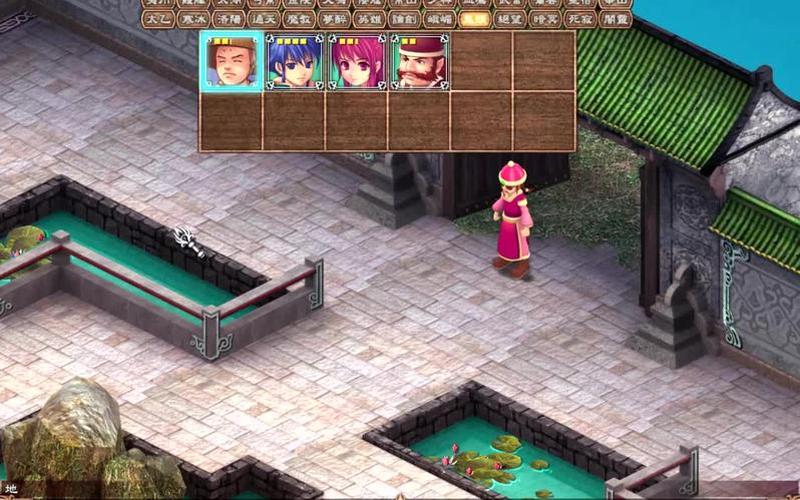
Task: Select the 死寂 tab
Action: point(580,19)
